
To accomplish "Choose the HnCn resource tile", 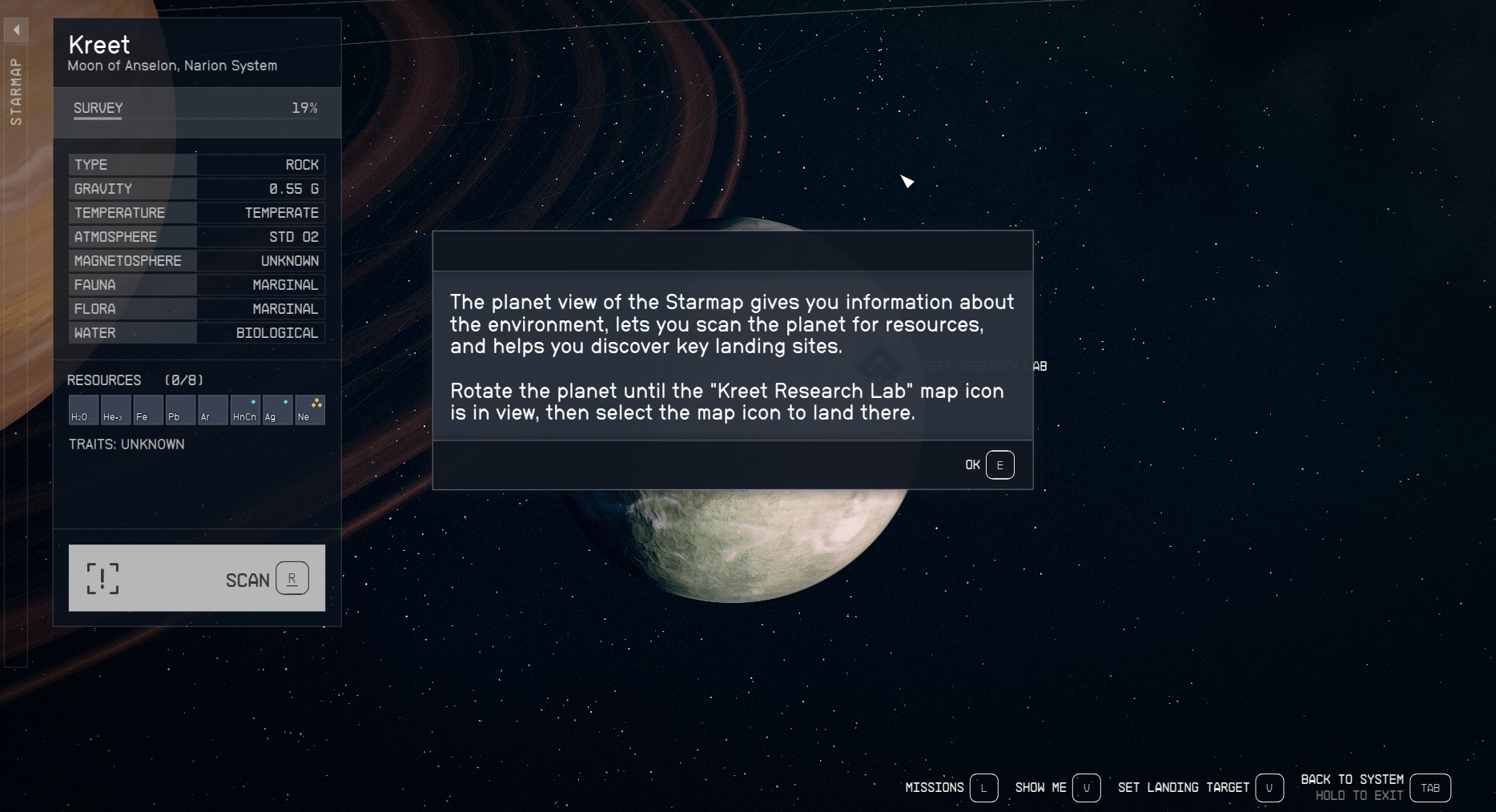I will pos(245,410).
